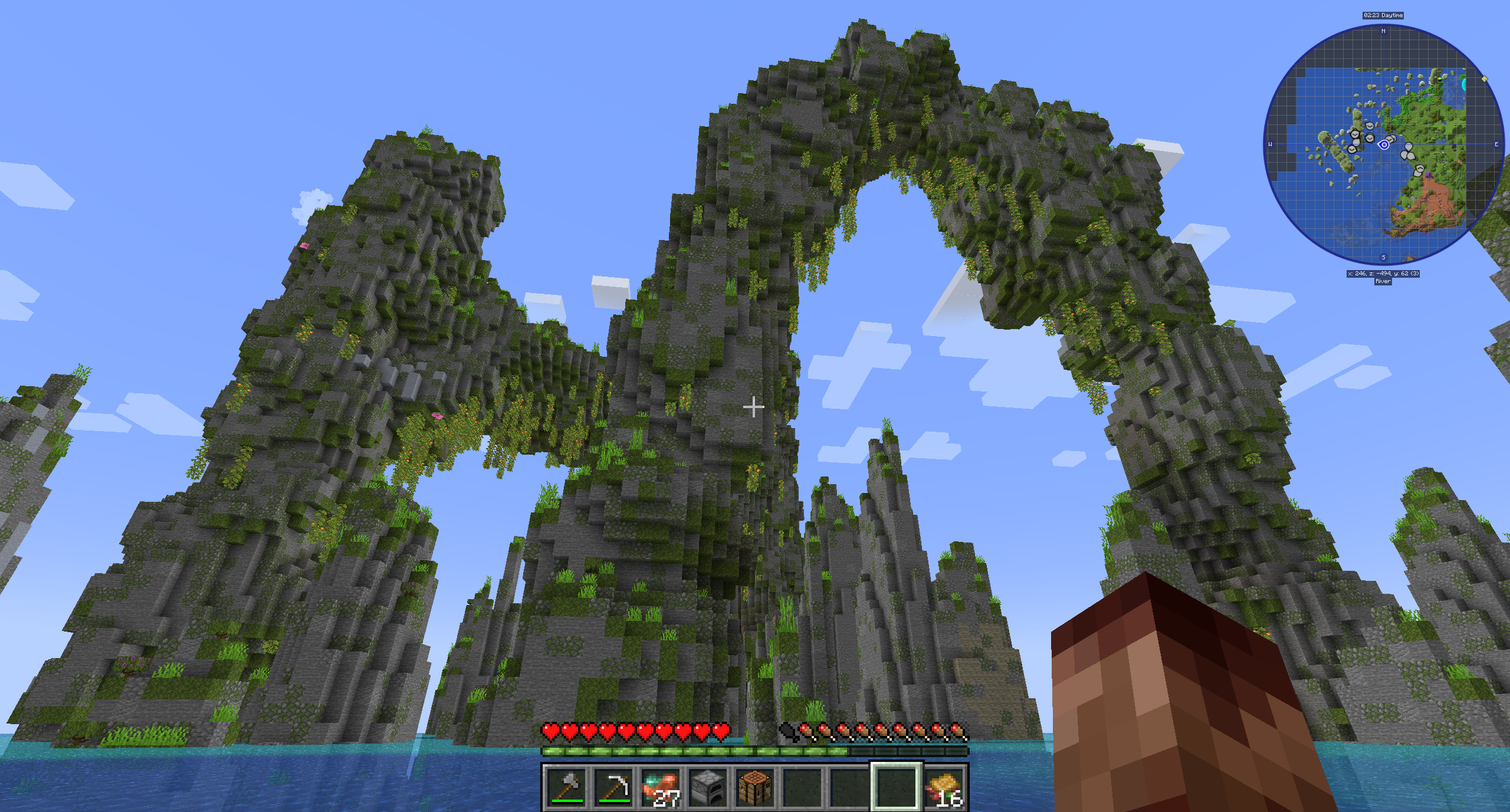Pick the crafting table hotbar slot
This screenshot has height=812, width=1510.
pos(755,787)
